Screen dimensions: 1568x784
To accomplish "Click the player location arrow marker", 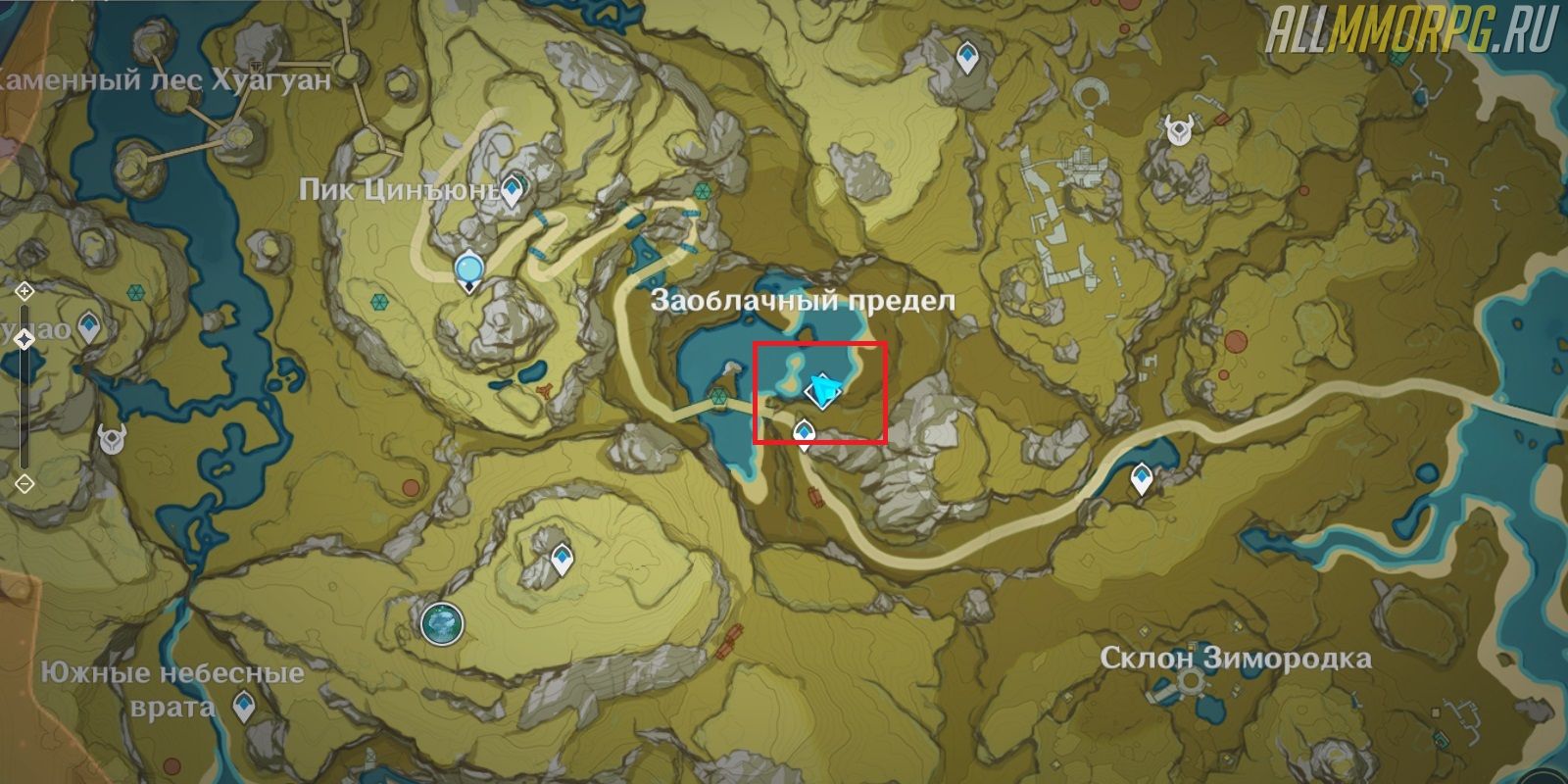I will [821, 393].
